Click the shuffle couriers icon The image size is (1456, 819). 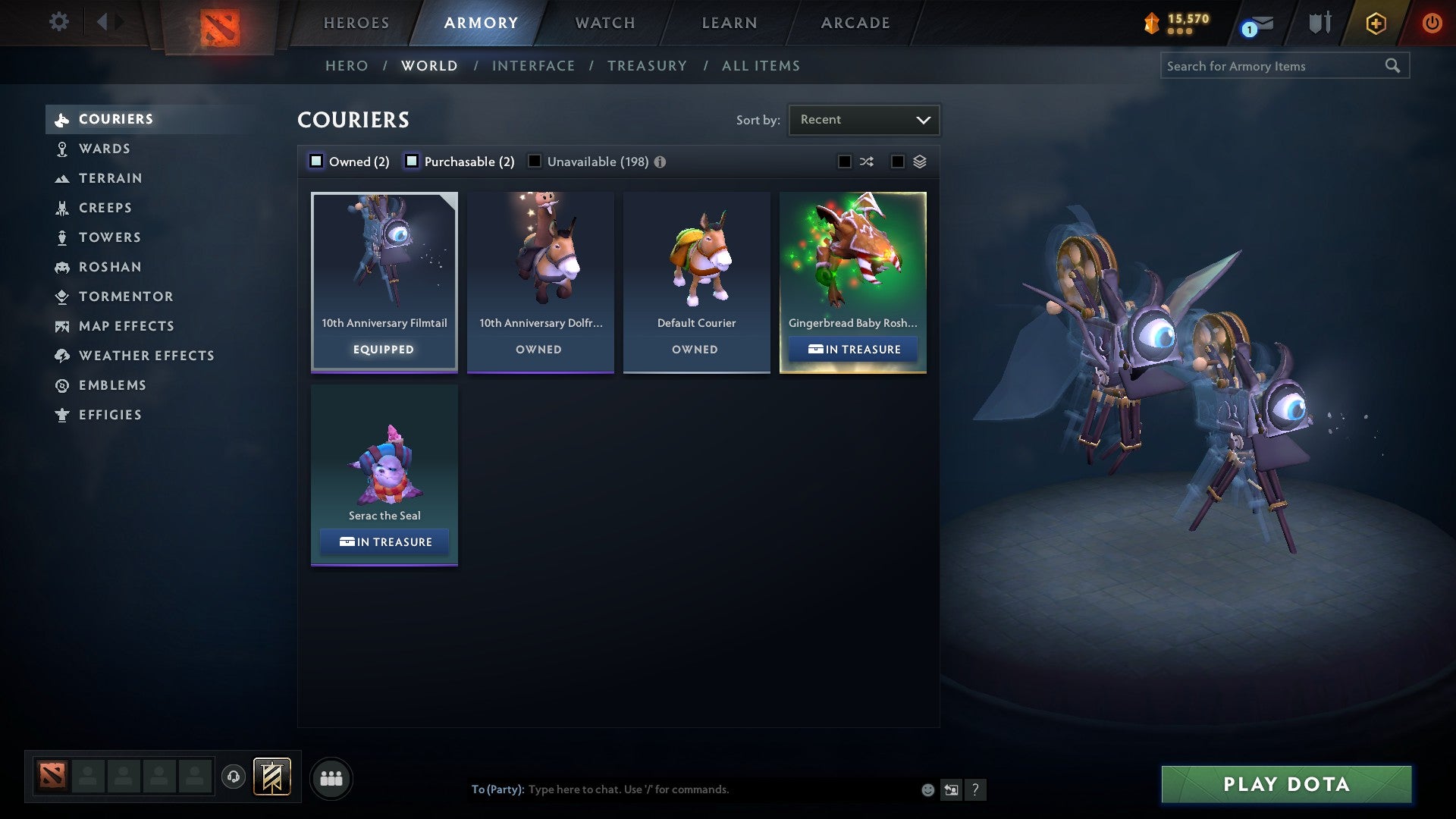pos(867,162)
